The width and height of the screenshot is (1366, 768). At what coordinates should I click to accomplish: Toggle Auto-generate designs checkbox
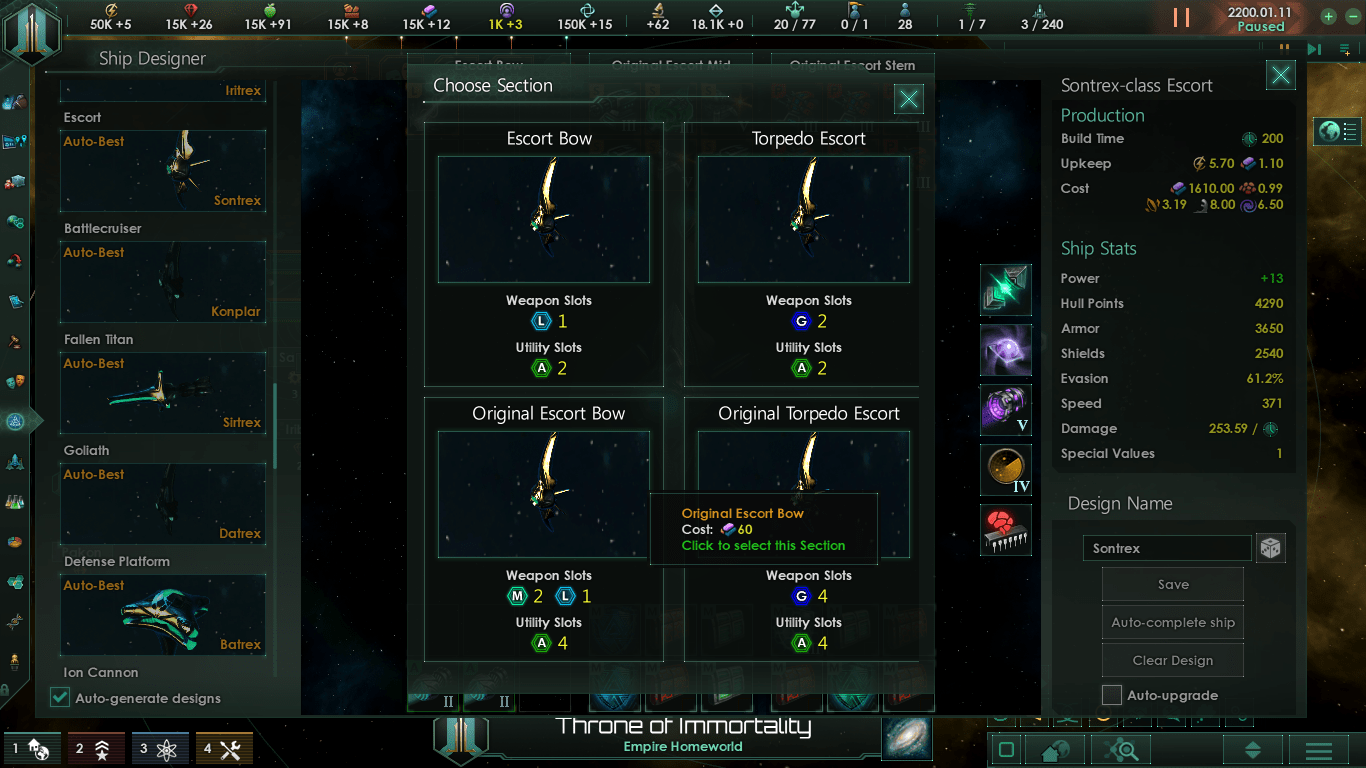61,698
